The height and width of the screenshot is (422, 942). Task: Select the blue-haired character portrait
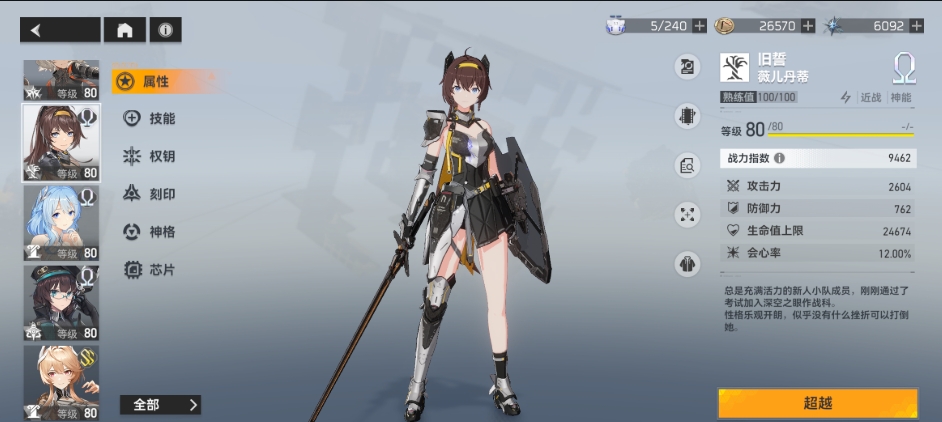pos(61,222)
